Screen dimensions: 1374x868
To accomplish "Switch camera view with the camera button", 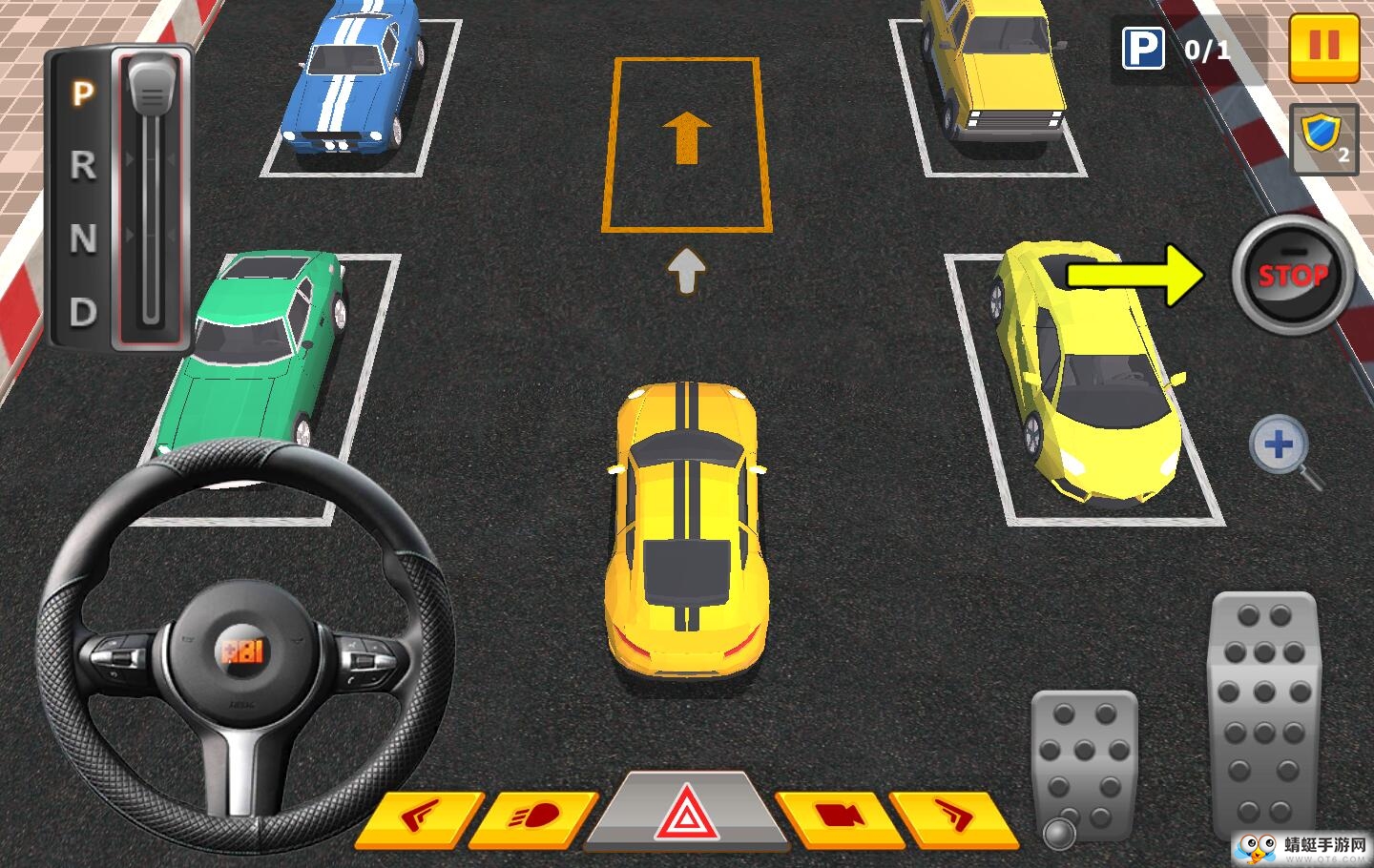I will coord(836,816).
